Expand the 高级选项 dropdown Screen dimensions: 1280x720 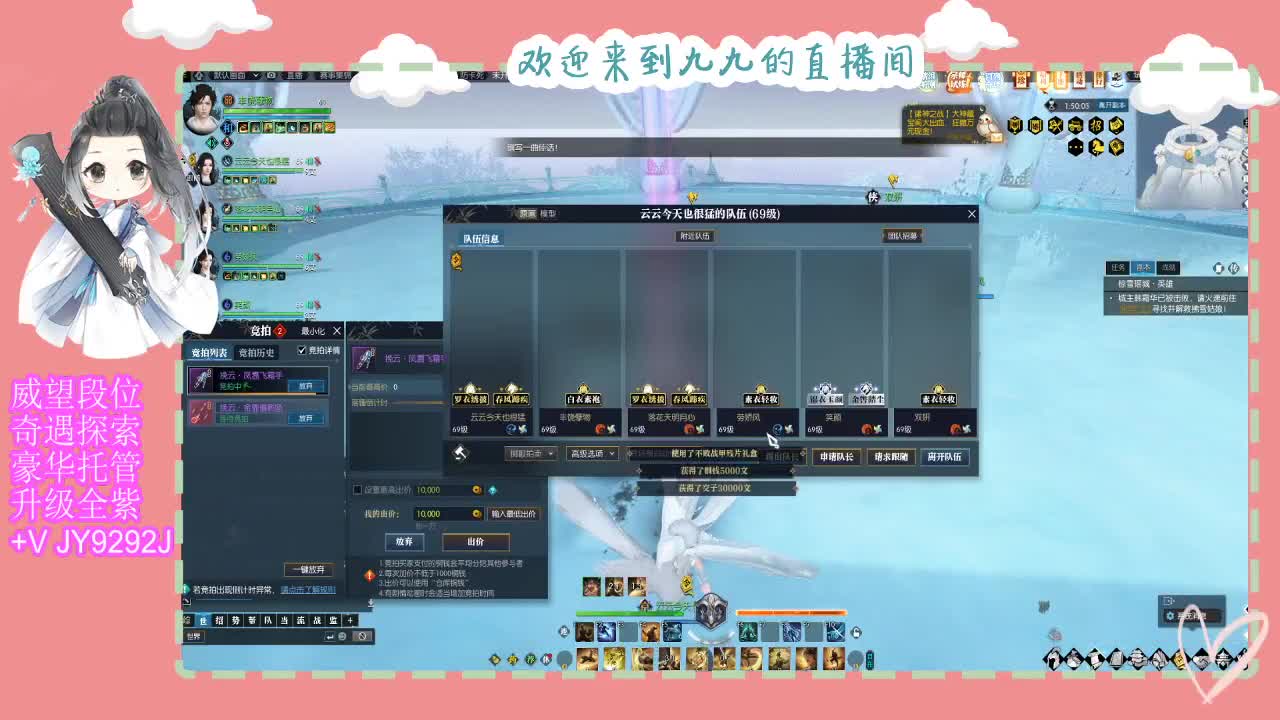[x=593, y=453]
